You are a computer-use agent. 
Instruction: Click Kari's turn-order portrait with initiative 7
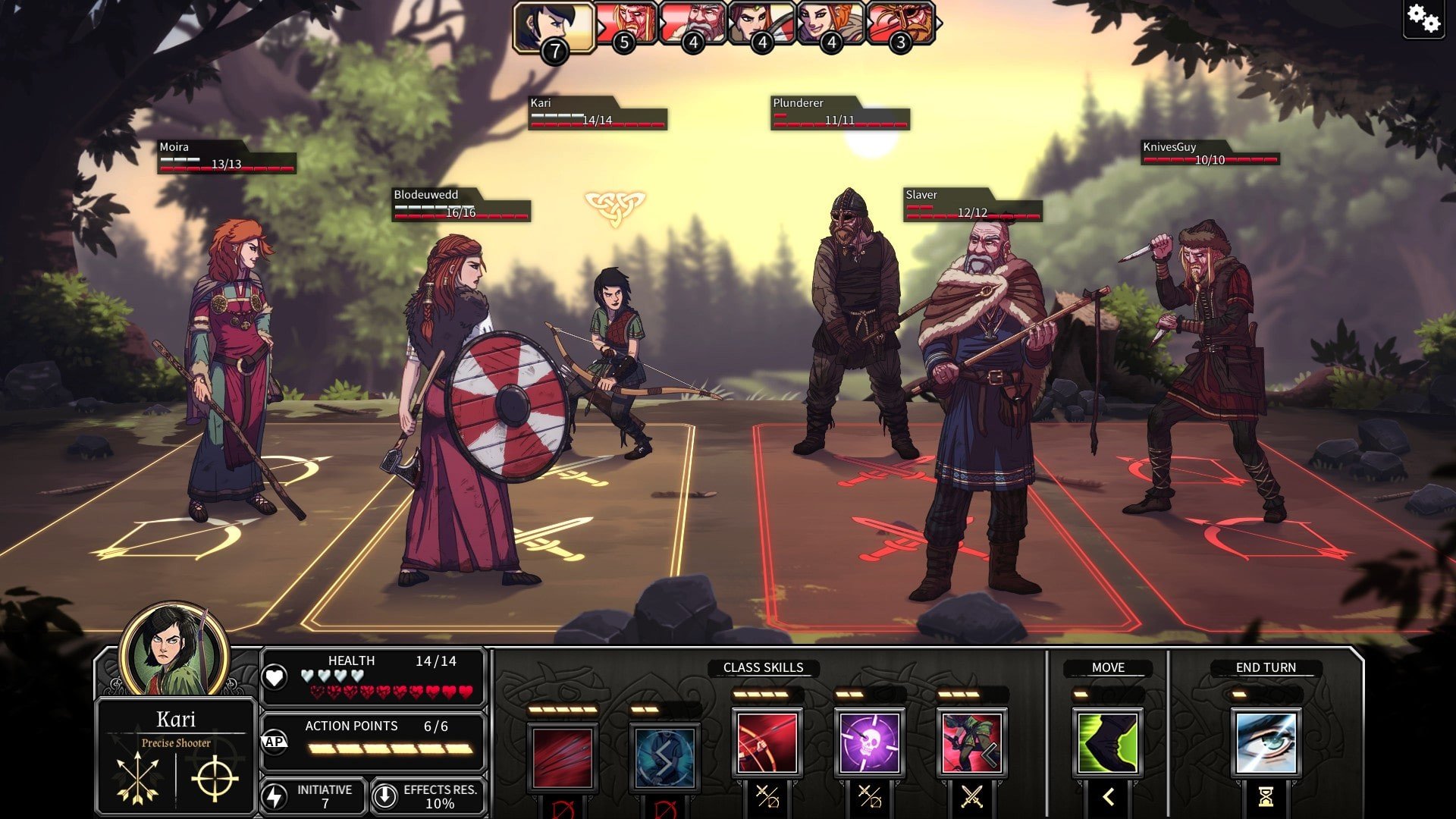tap(554, 27)
